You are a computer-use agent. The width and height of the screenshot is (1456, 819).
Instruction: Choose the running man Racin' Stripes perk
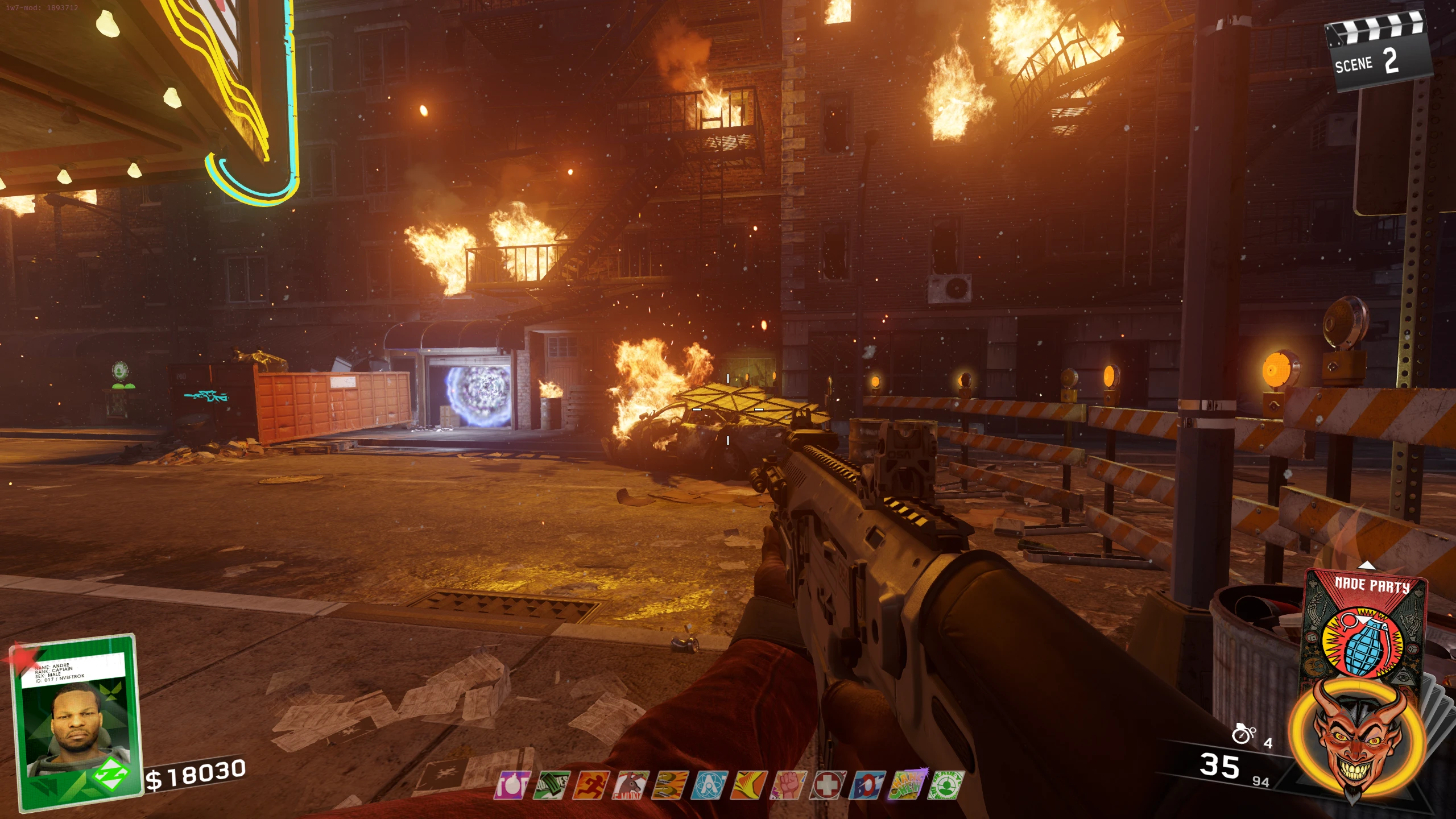pyautogui.click(x=591, y=785)
